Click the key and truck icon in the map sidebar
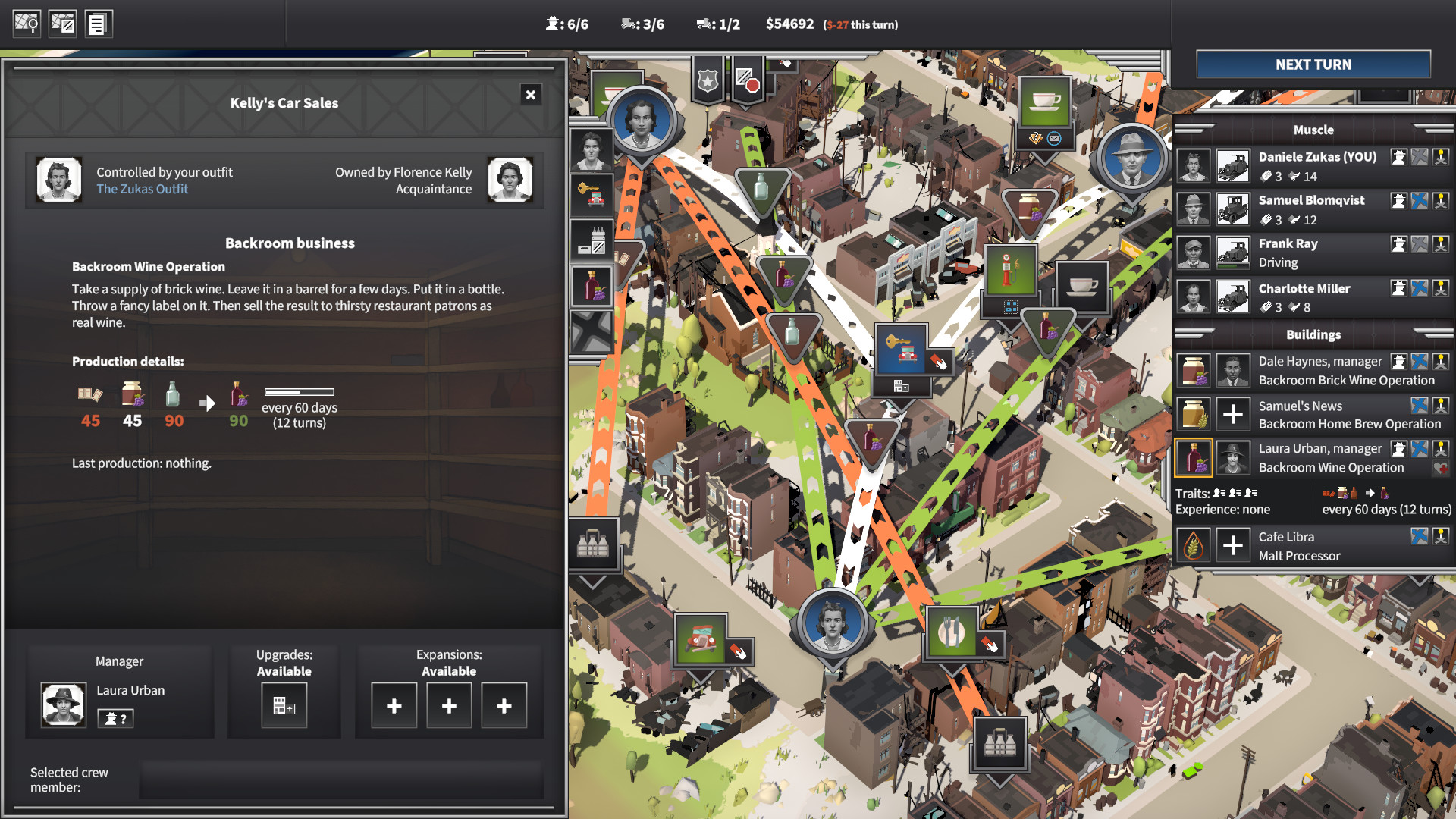The image size is (1456, 819). click(592, 193)
